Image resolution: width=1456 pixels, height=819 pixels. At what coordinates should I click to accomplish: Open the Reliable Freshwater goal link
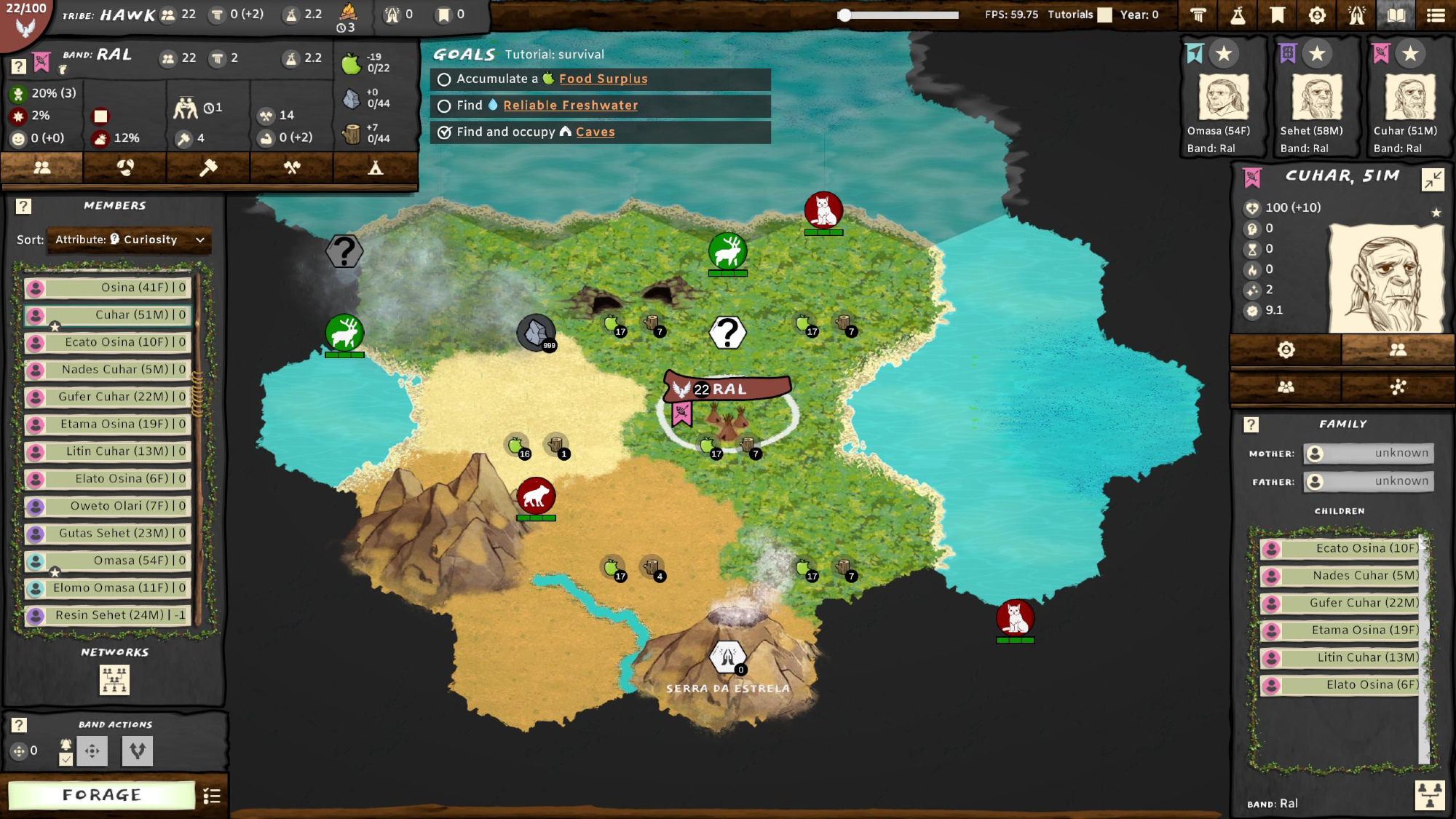570,106
